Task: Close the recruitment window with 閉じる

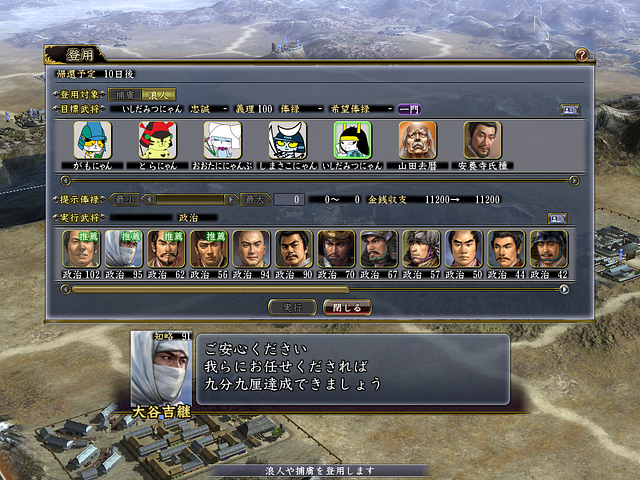Action: click(x=348, y=307)
